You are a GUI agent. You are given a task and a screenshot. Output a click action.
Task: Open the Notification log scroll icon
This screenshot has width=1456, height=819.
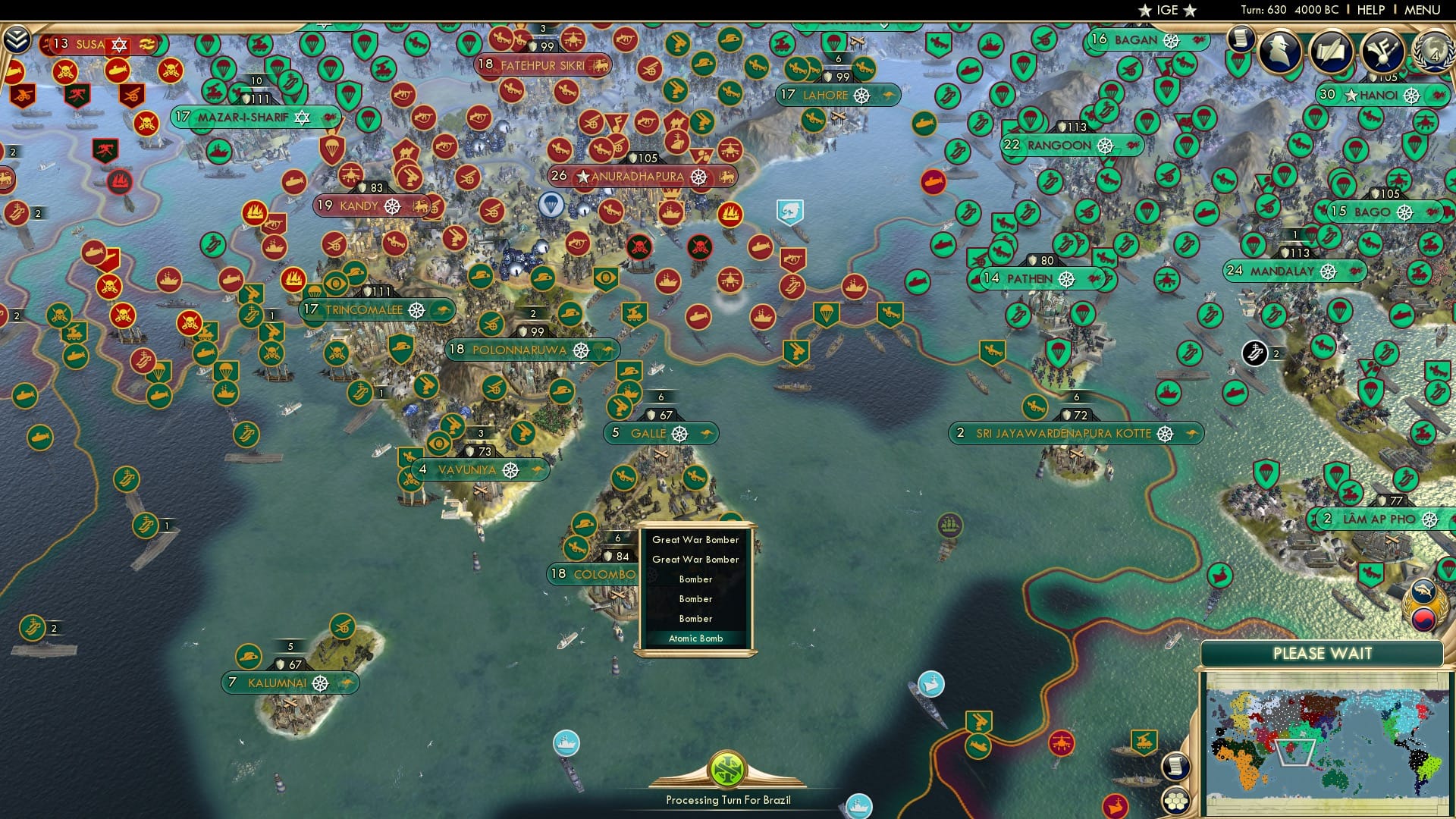click(1241, 42)
